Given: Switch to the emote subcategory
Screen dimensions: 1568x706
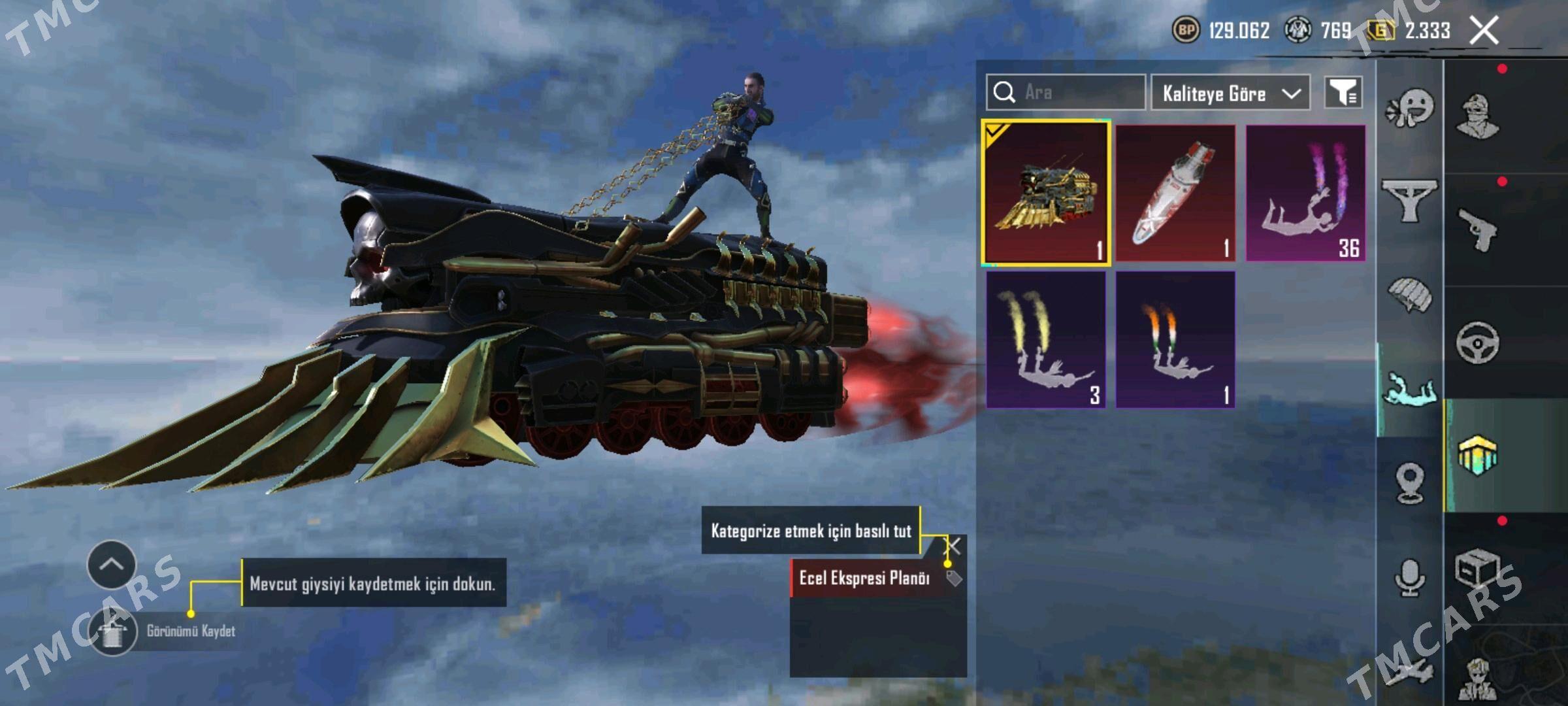Looking at the screenshot, I should point(1410,109).
